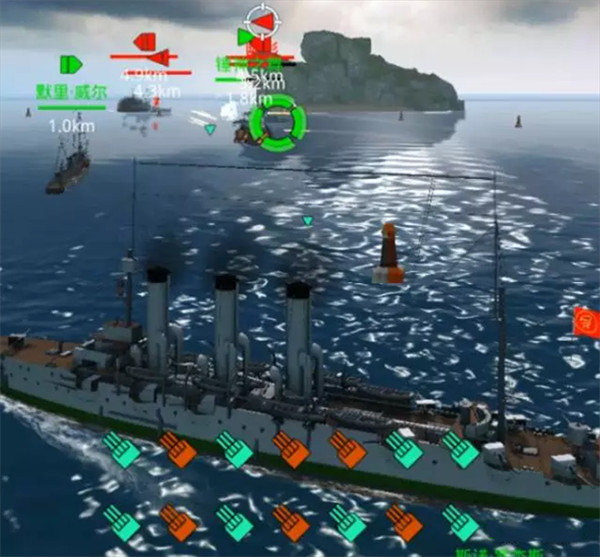Target the white-circled red enemy ship marker
600x557 pixels.
tap(260, 21)
